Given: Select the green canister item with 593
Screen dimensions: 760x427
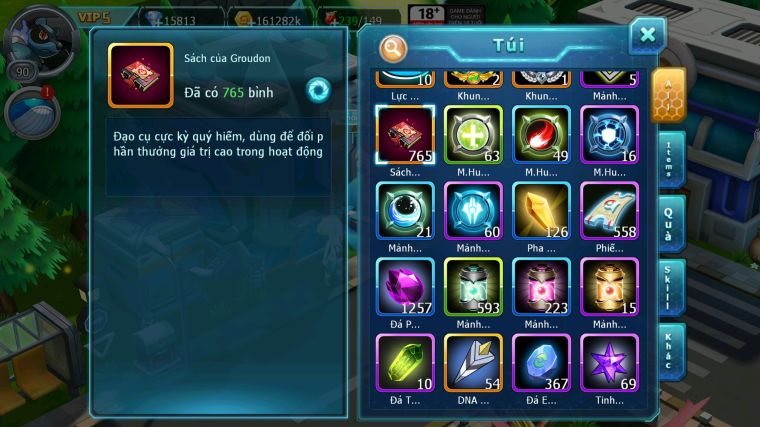Looking at the screenshot, I should point(473,286).
